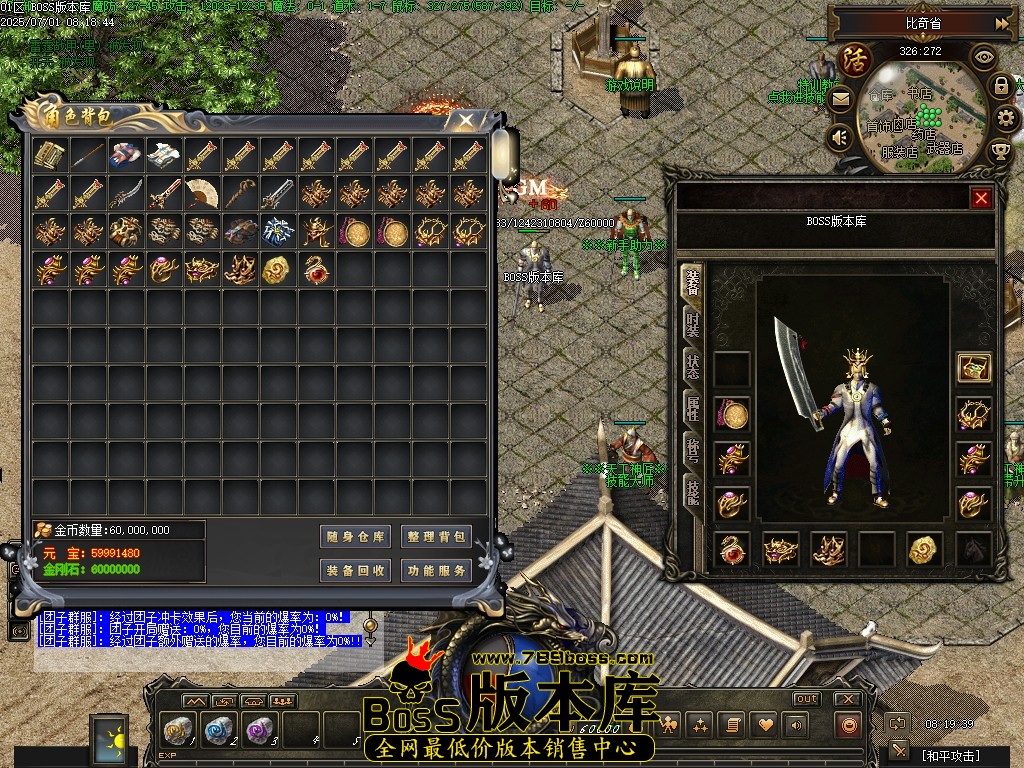The image size is (1024, 768).
Task: Toggle the sound speaker icon by the minimap
Action: (841, 137)
